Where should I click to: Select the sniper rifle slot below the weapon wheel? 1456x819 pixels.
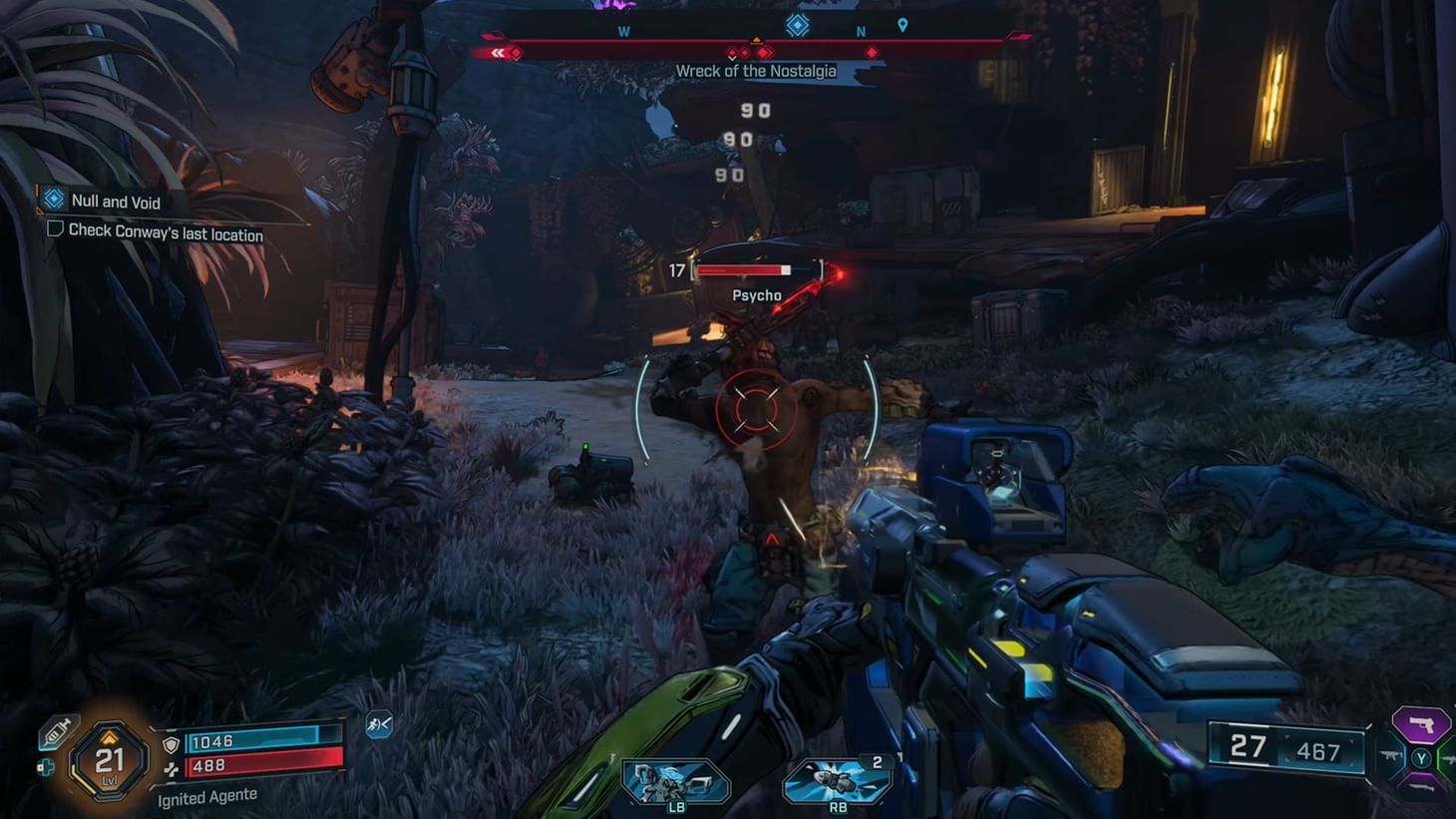click(1422, 786)
